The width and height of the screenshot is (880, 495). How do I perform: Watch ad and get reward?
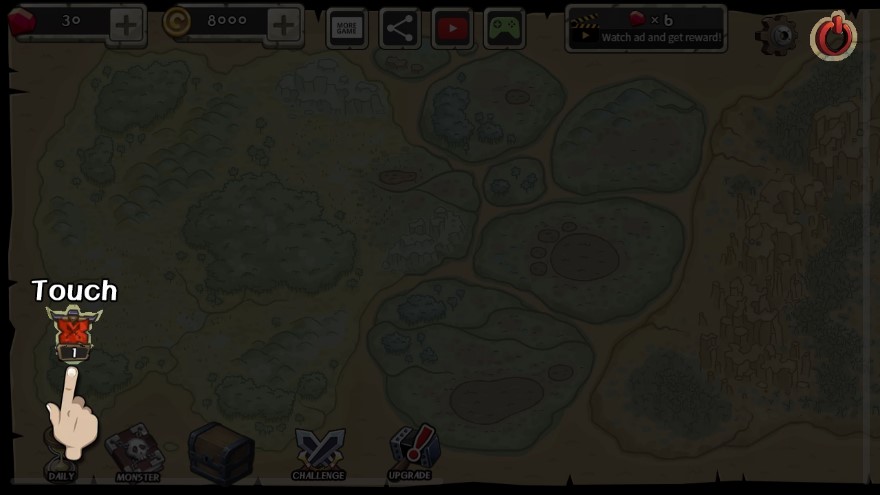[x=646, y=28]
